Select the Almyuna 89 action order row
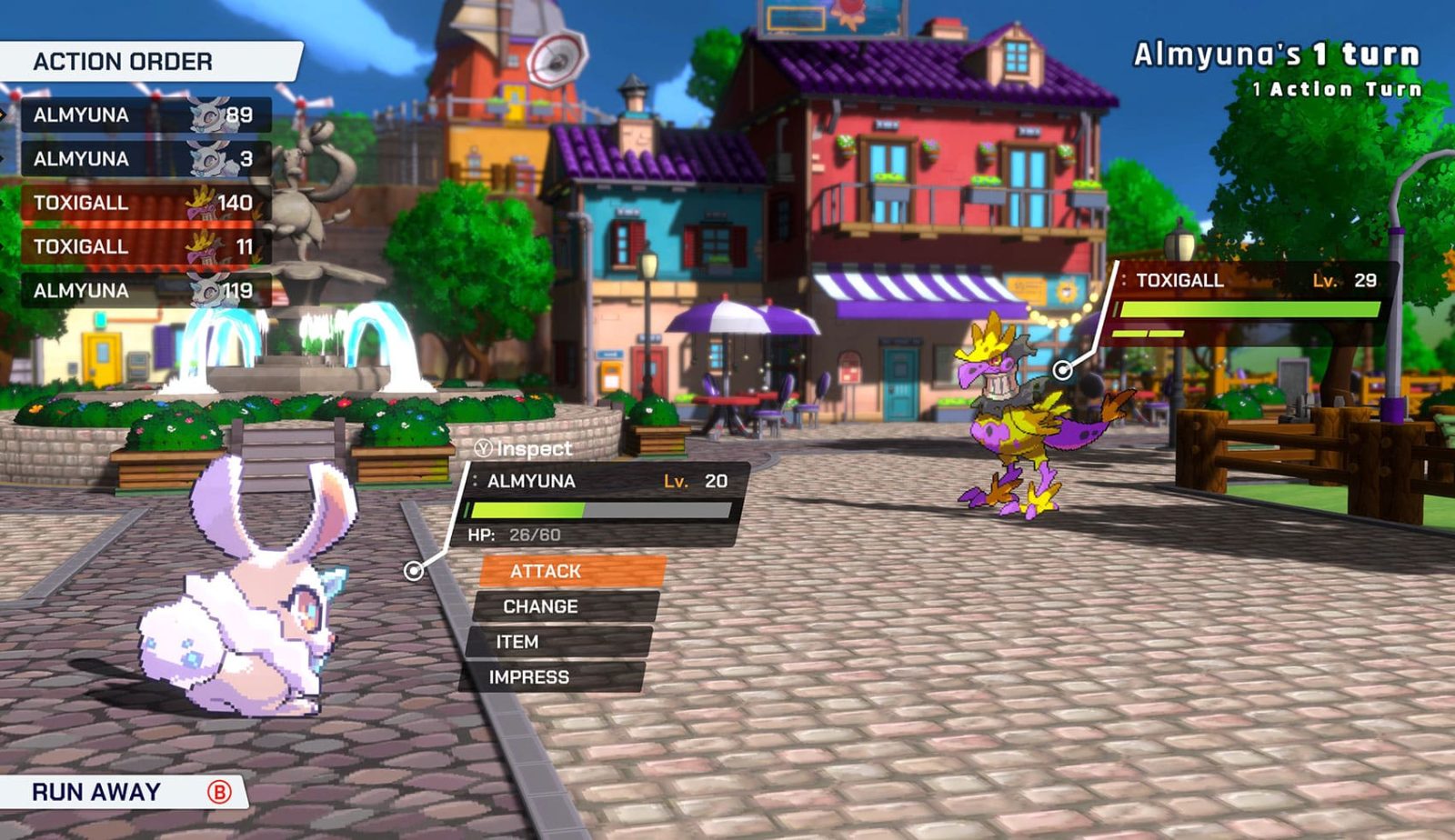The width and height of the screenshot is (1455, 840). click(145, 115)
